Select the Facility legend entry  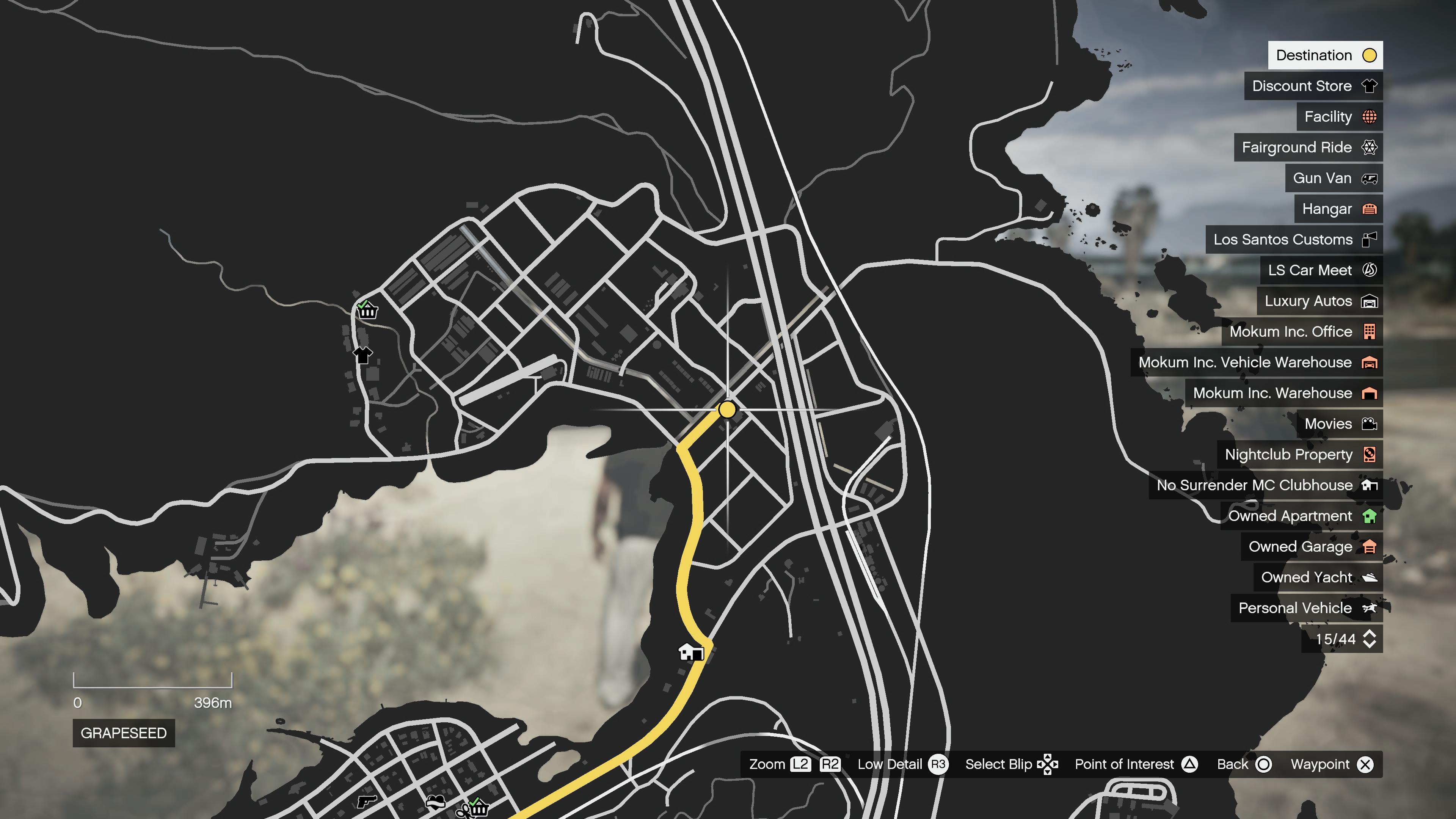1339,117
